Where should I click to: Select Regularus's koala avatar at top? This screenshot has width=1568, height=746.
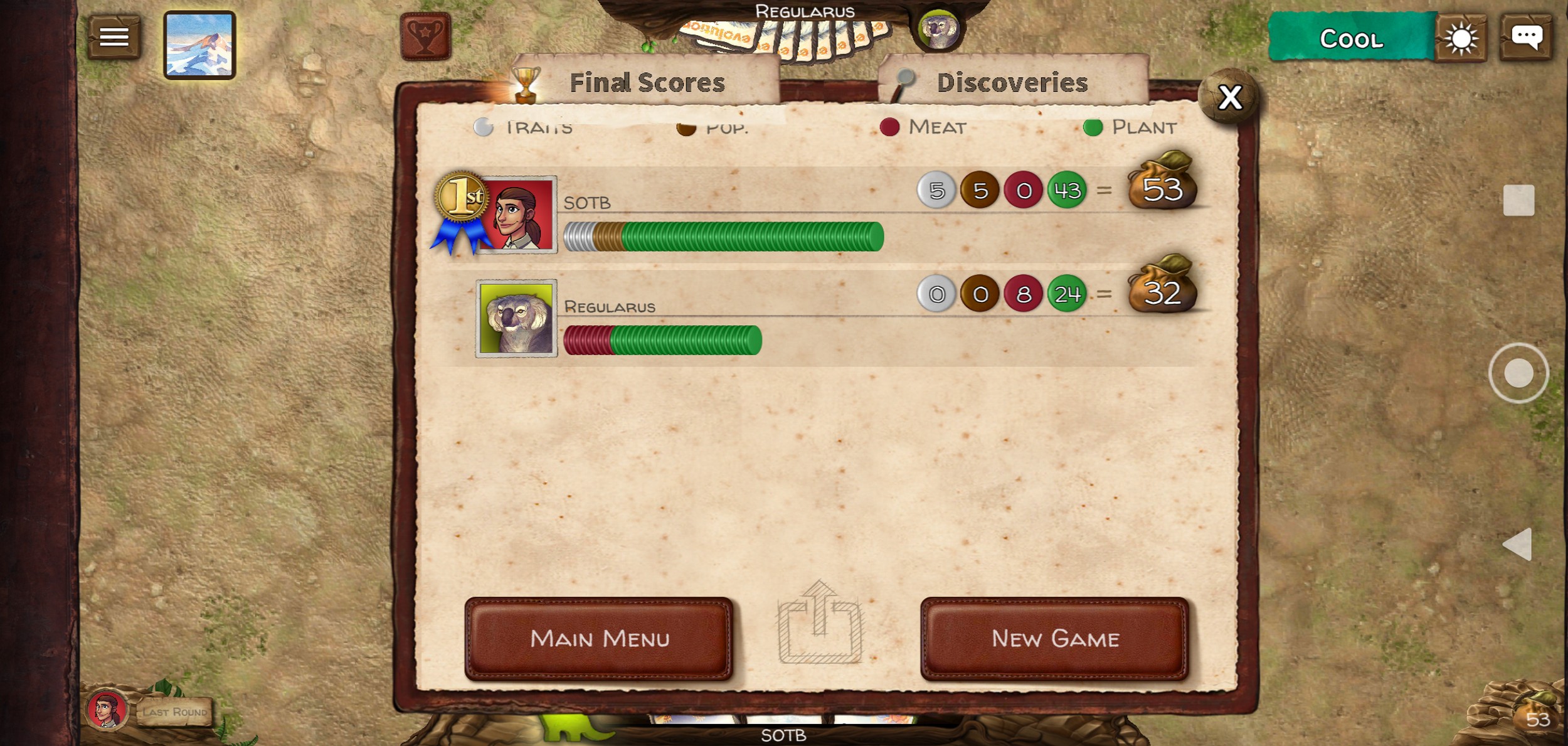click(x=938, y=29)
